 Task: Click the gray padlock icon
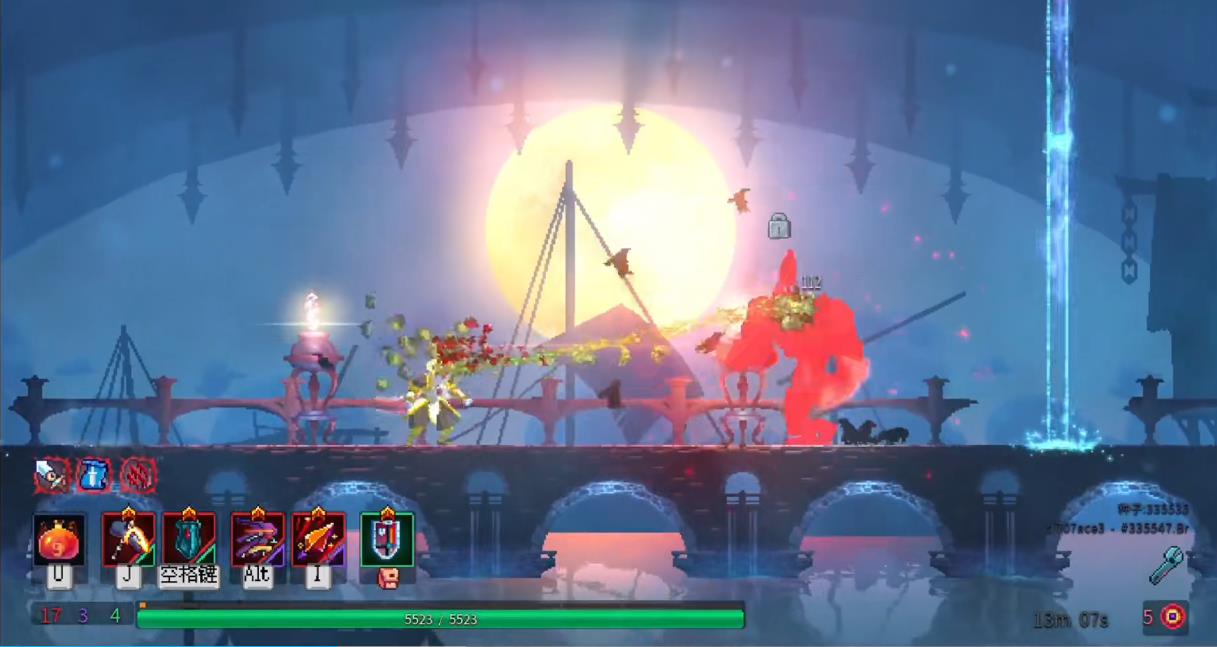[779, 226]
